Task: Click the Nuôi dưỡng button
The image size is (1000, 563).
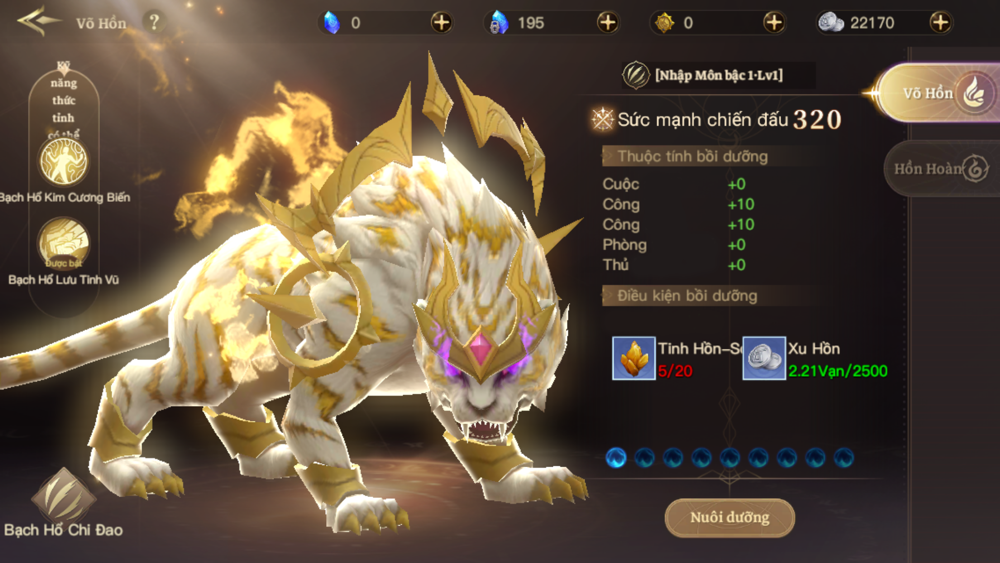Action: tap(729, 518)
